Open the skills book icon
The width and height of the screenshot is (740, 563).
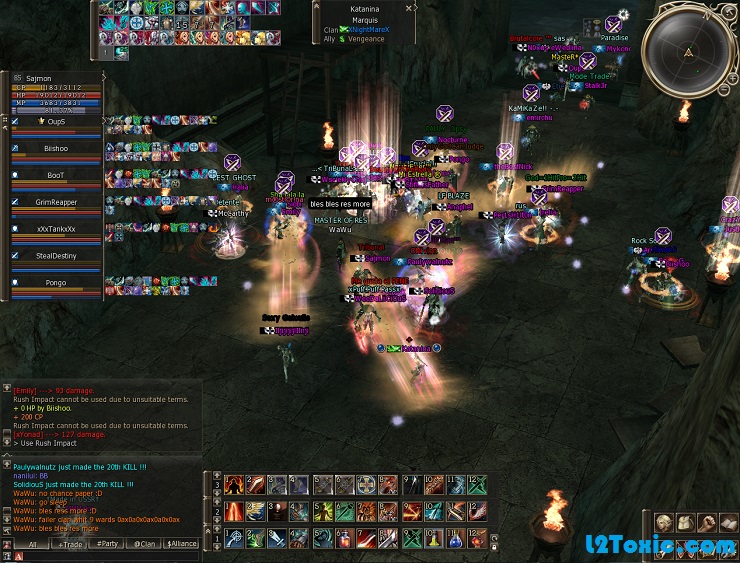pyautogui.click(x=728, y=523)
